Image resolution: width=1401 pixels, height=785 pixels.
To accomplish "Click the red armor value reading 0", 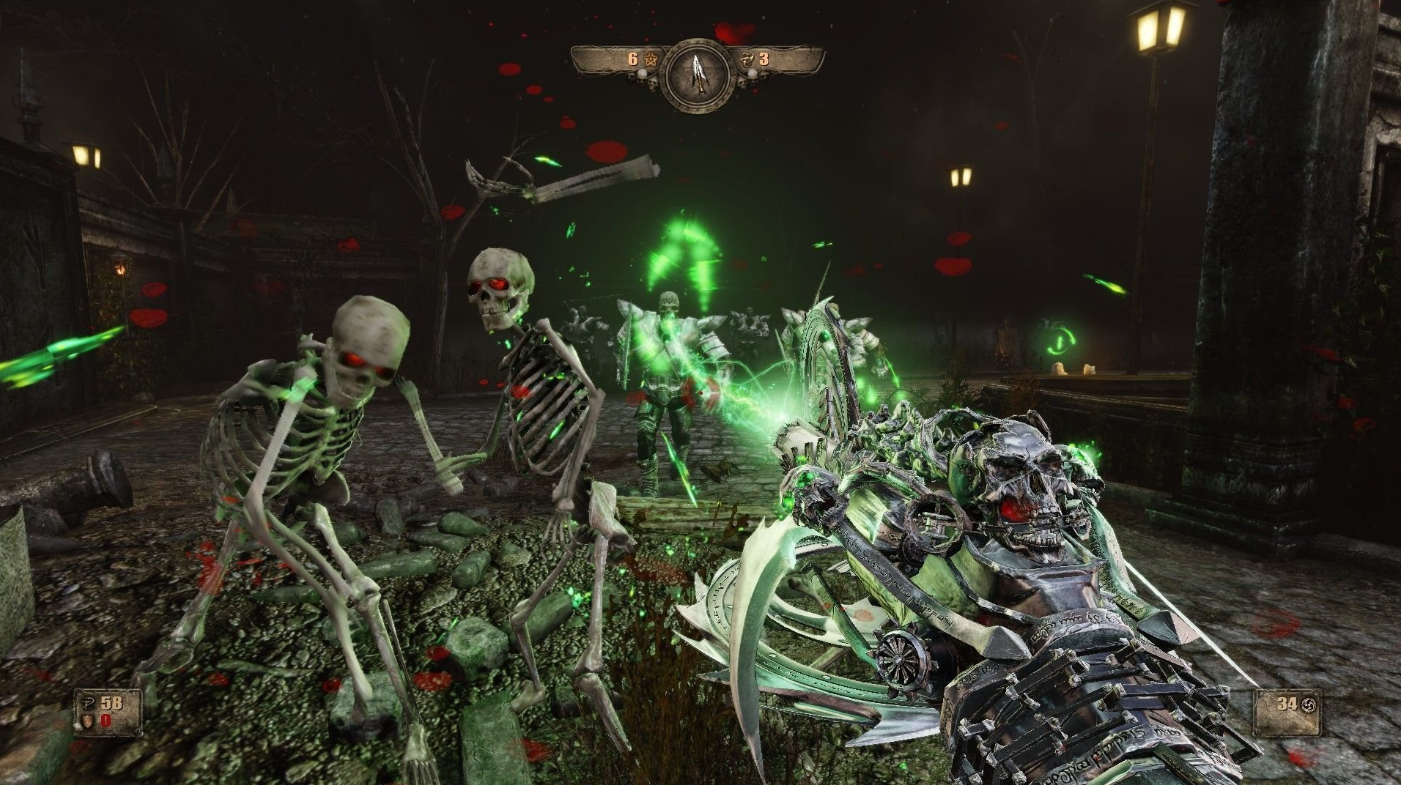I will [x=105, y=720].
